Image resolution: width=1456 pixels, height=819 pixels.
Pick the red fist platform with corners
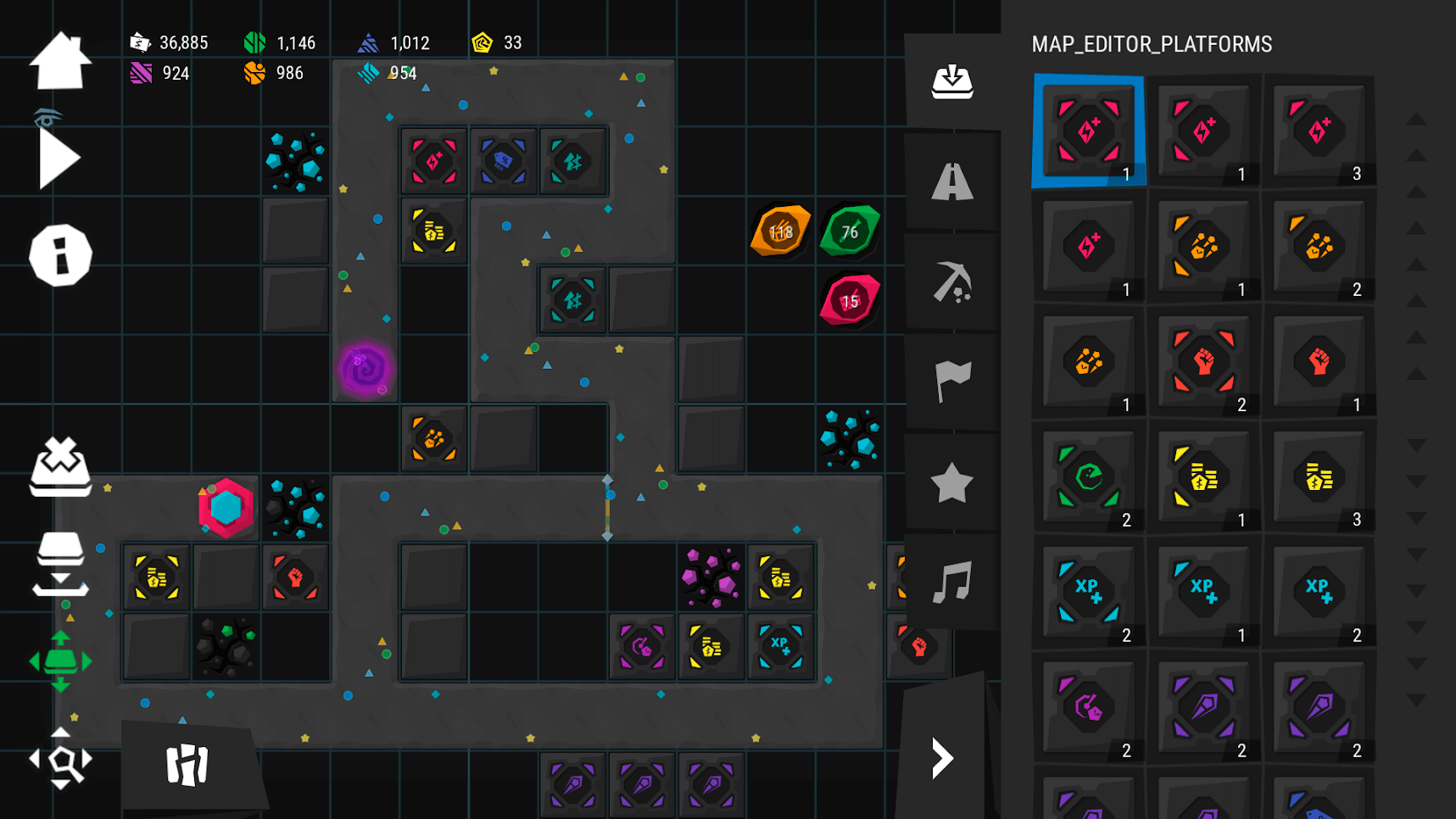pyautogui.click(x=1203, y=362)
